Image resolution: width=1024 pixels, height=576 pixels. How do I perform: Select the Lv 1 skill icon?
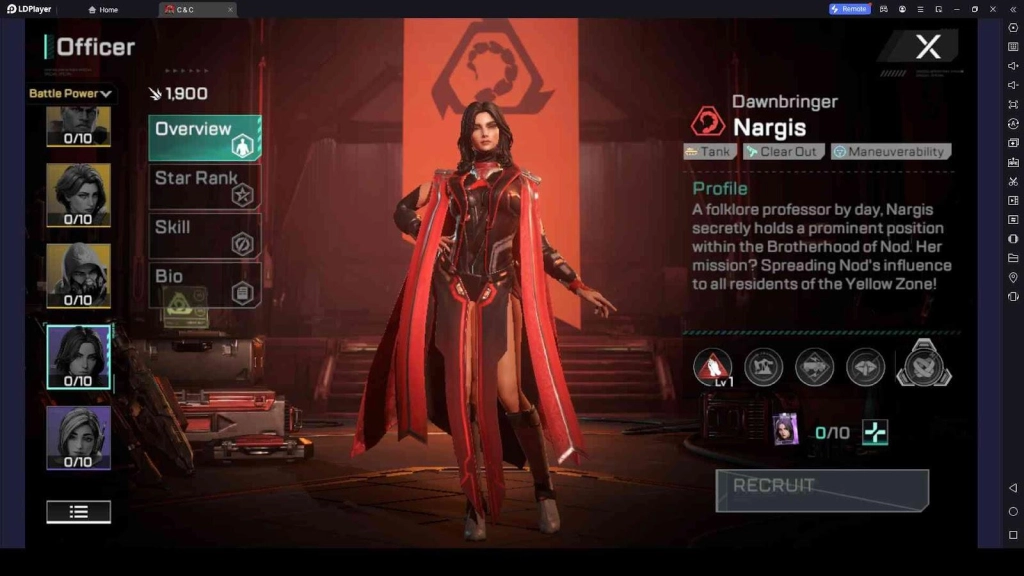coord(712,367)
